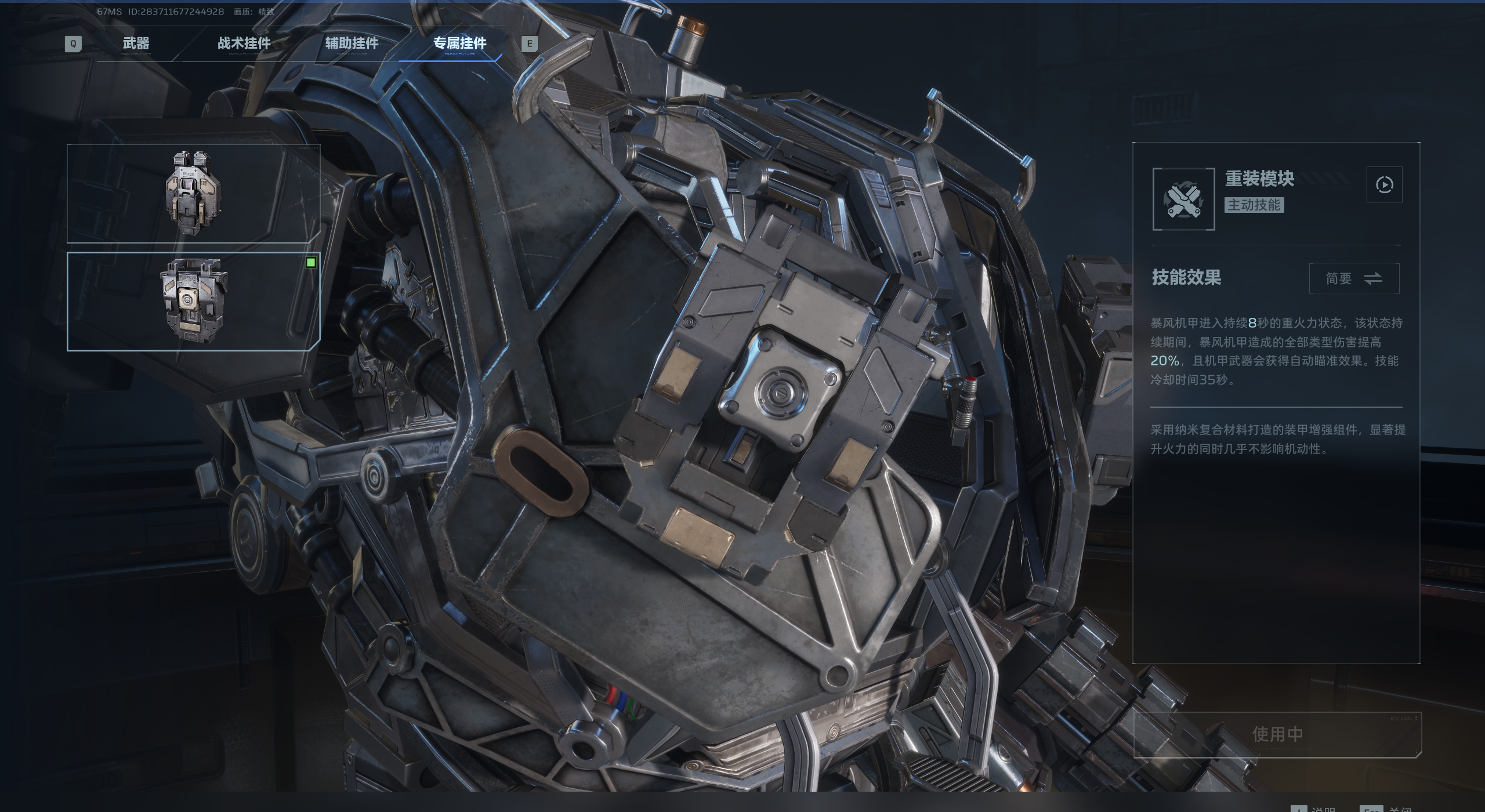Toggle the 简要 description mode
Screen dimensions: 1485x812
click(1354, 279)
